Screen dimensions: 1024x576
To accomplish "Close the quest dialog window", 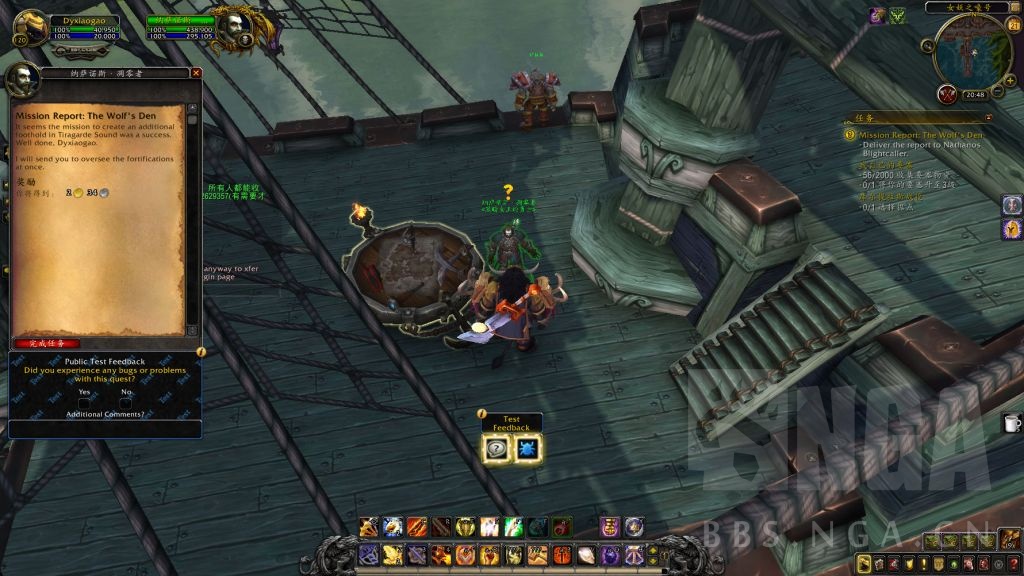I will click(196, 73).
